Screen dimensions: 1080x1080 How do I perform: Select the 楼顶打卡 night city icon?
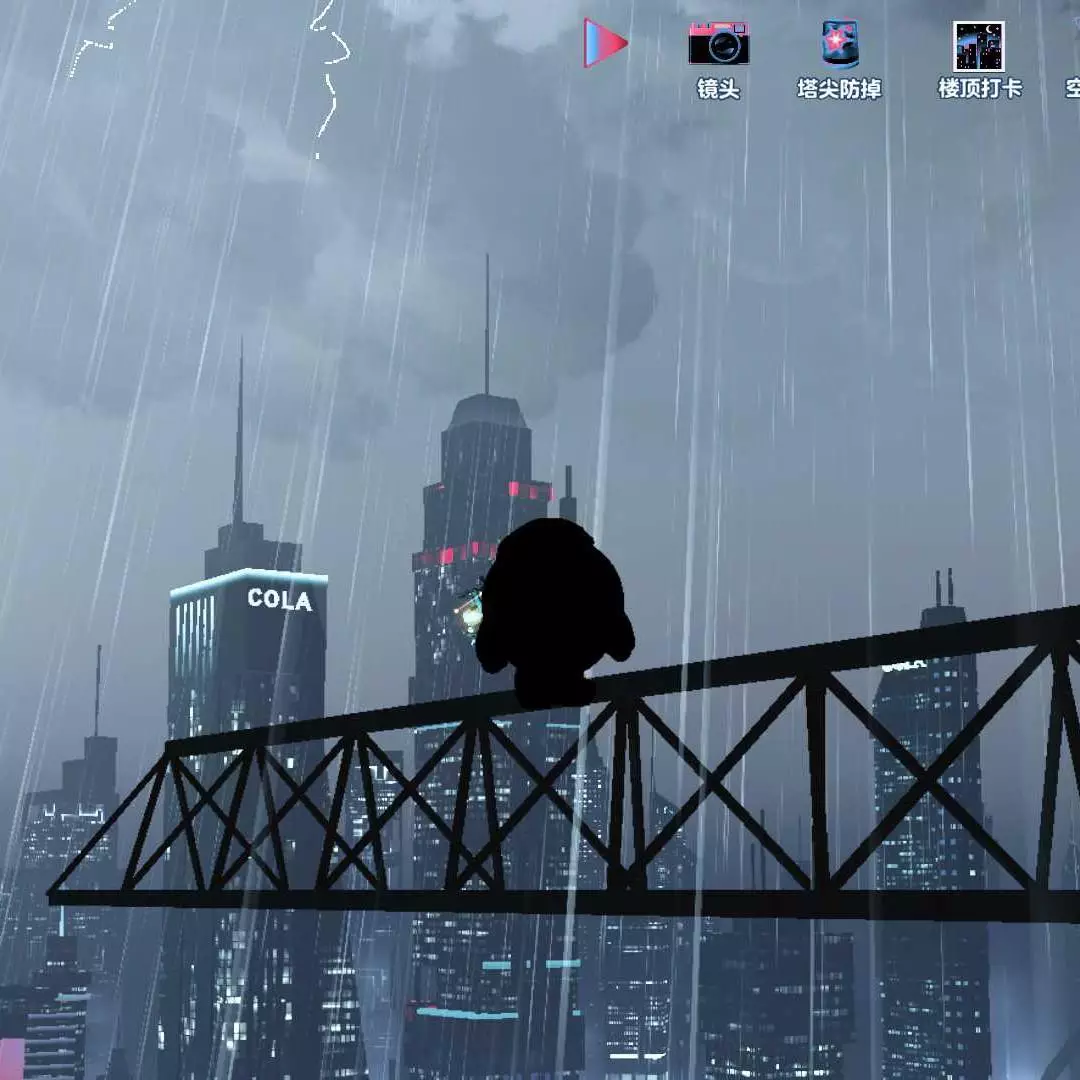point(978,46)
